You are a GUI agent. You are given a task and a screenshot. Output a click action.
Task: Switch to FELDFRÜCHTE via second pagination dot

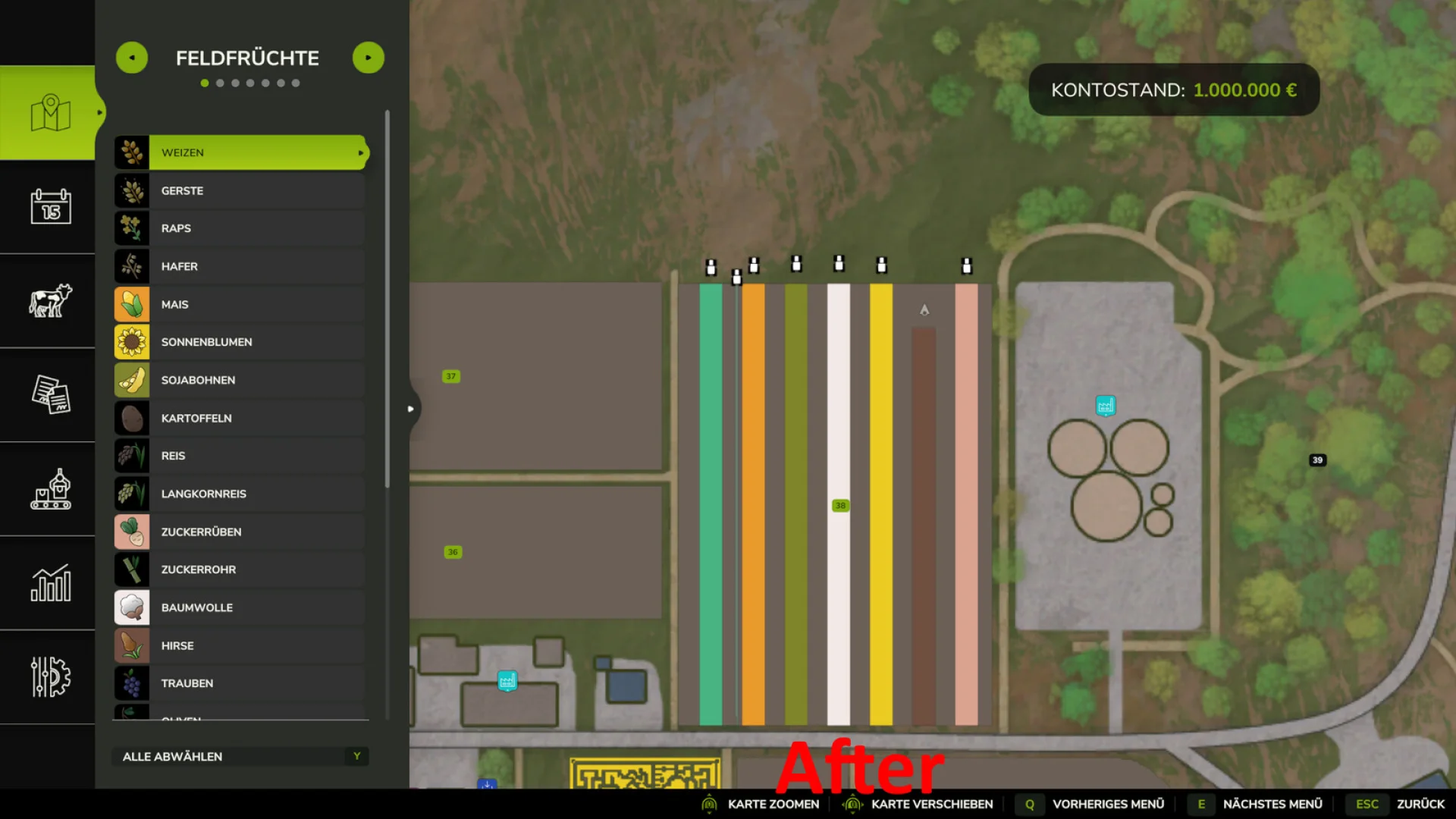click(x=219, y=83)
